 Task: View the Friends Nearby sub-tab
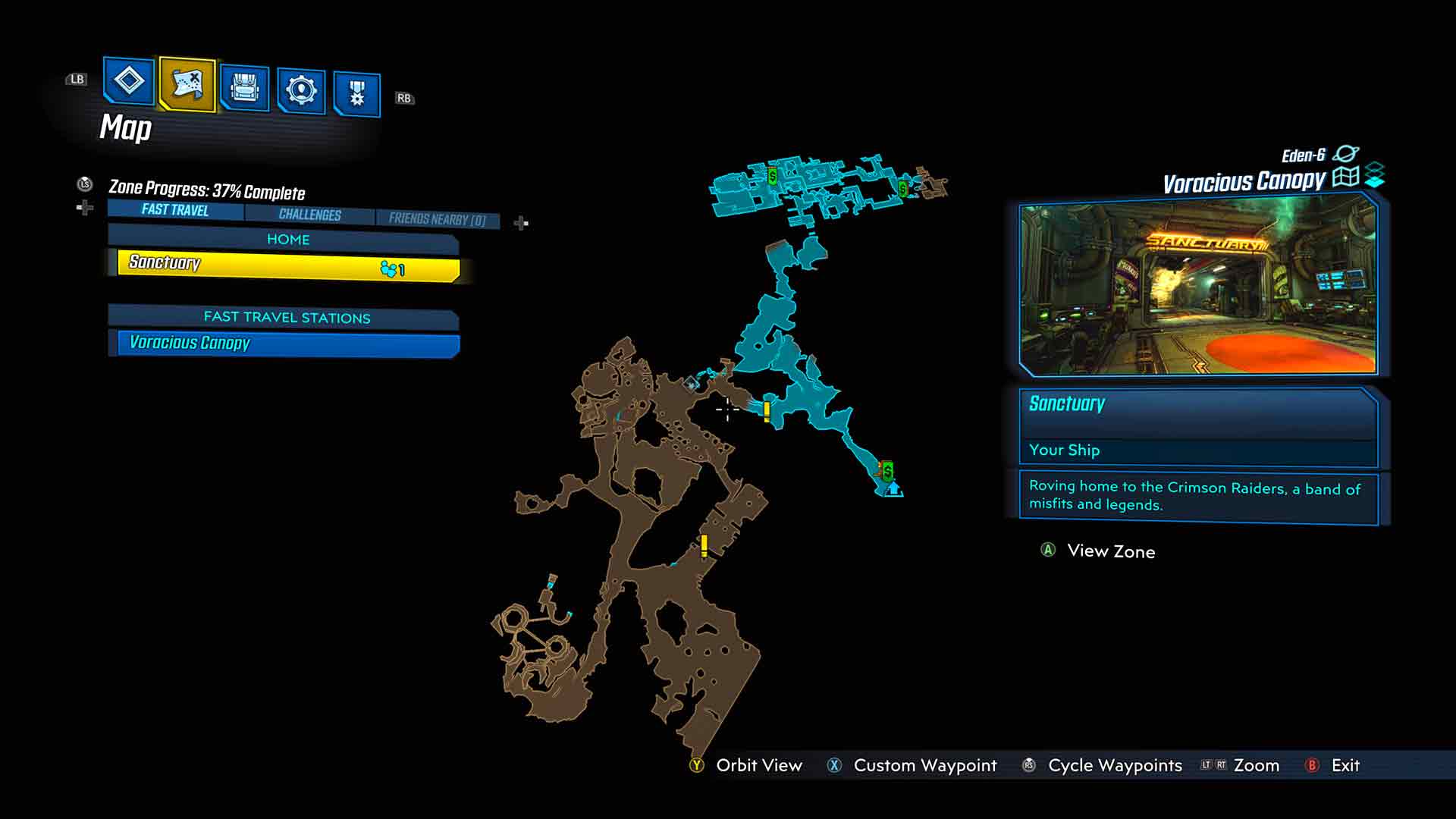pyautogui.click(x=437, y=219)
